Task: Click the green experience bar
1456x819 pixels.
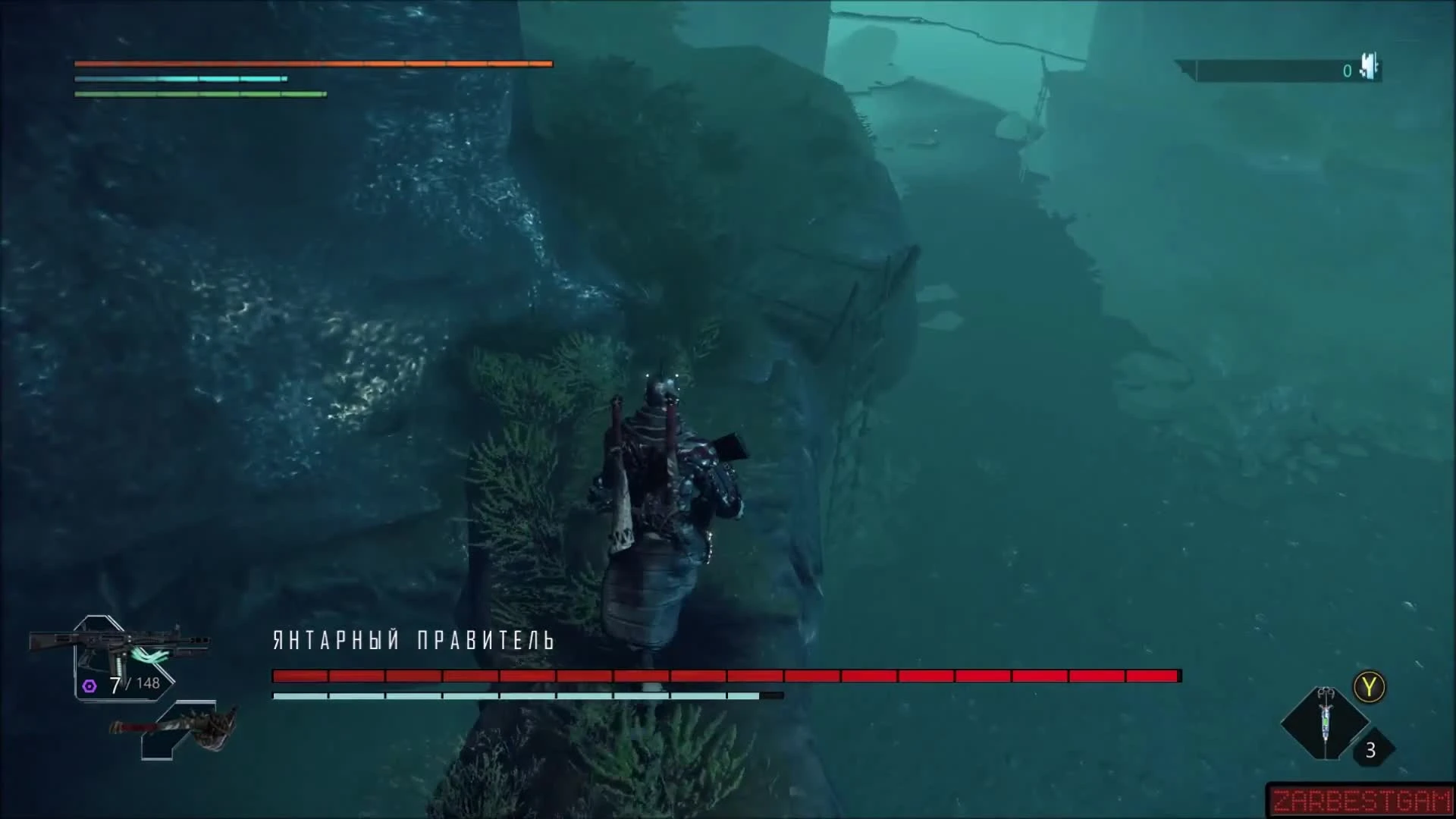Action: tap(200, 93)
